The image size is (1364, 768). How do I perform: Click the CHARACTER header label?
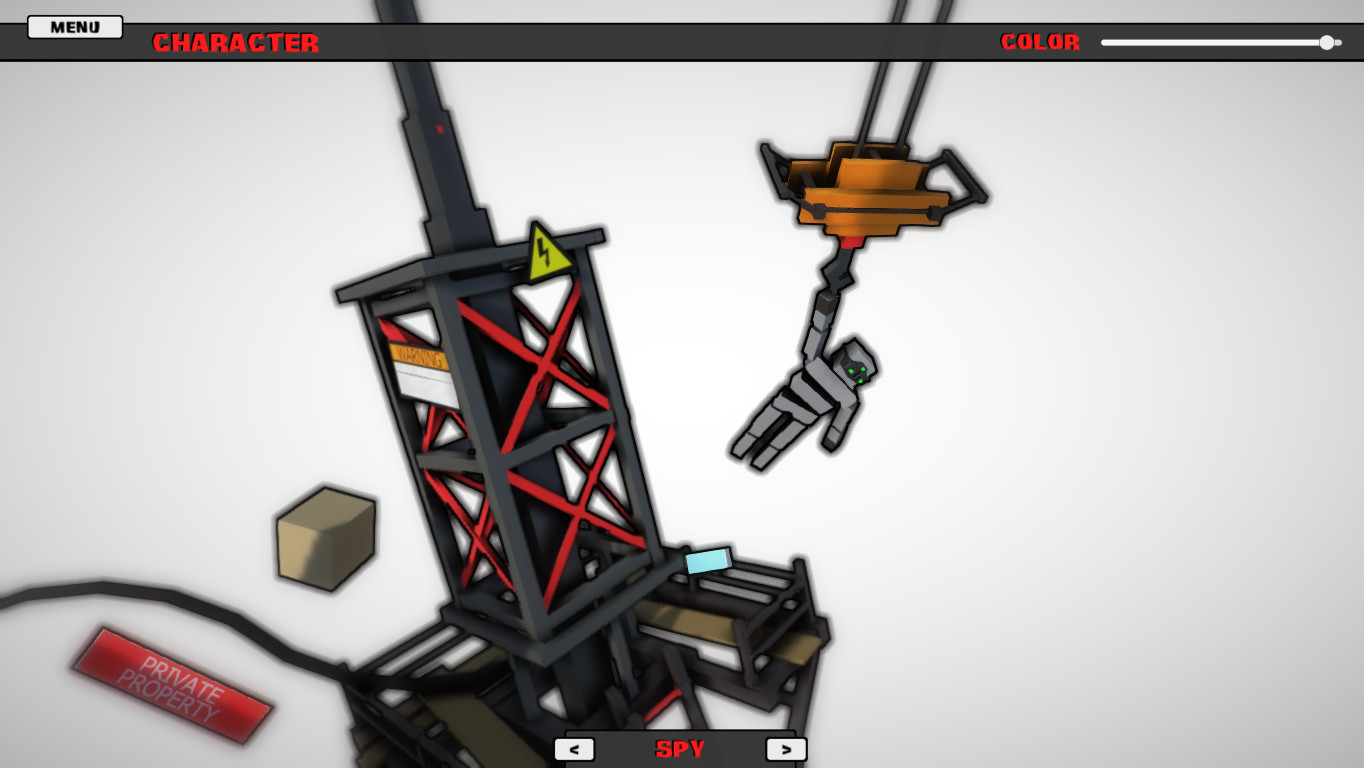(x=236, y=42)
